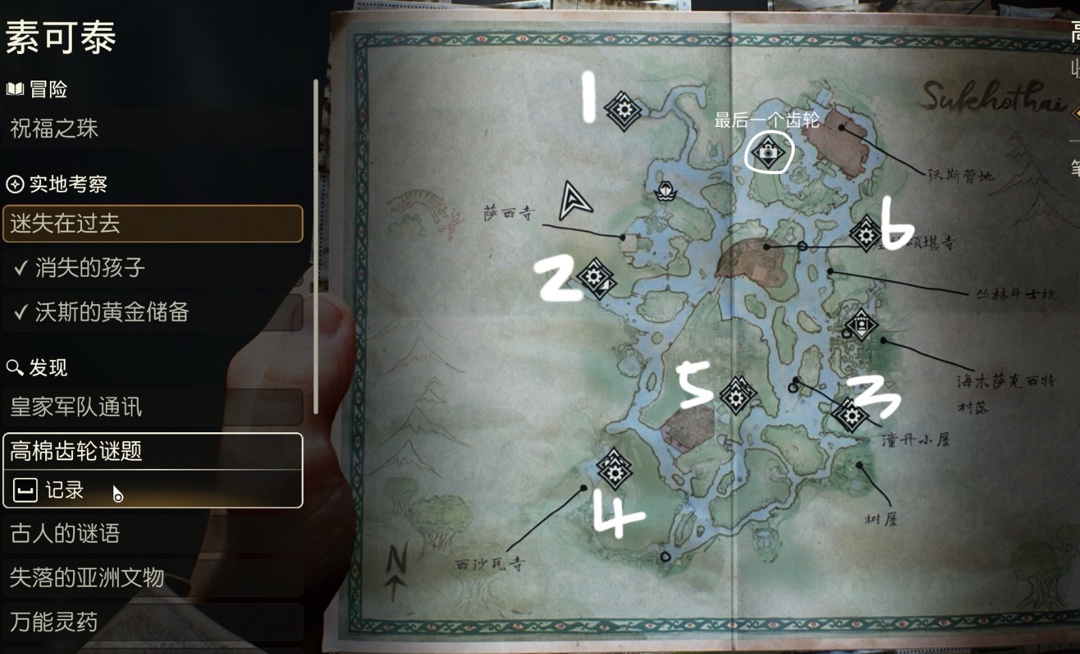This screenshot has height=654, width=1080.
Task: Select the gear marker beside handwritten 4
Action: click(614, 467)
